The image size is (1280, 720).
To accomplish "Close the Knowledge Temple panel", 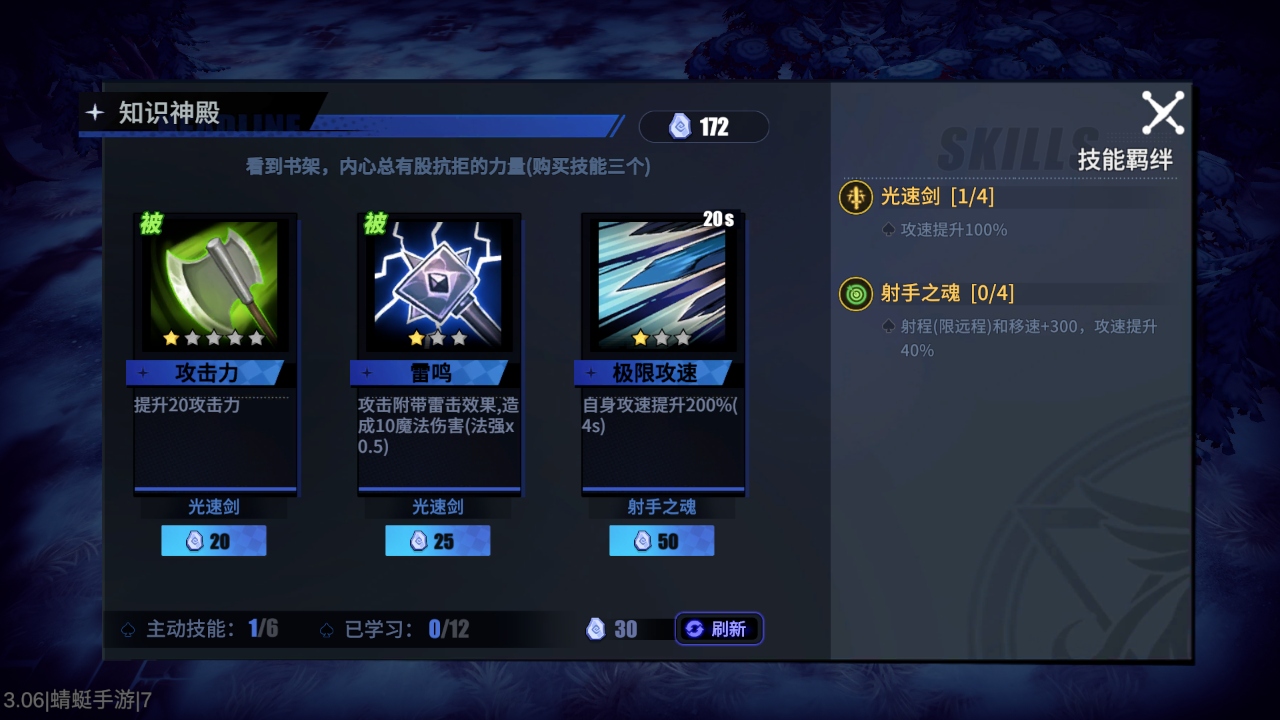I will point(1162,113).
